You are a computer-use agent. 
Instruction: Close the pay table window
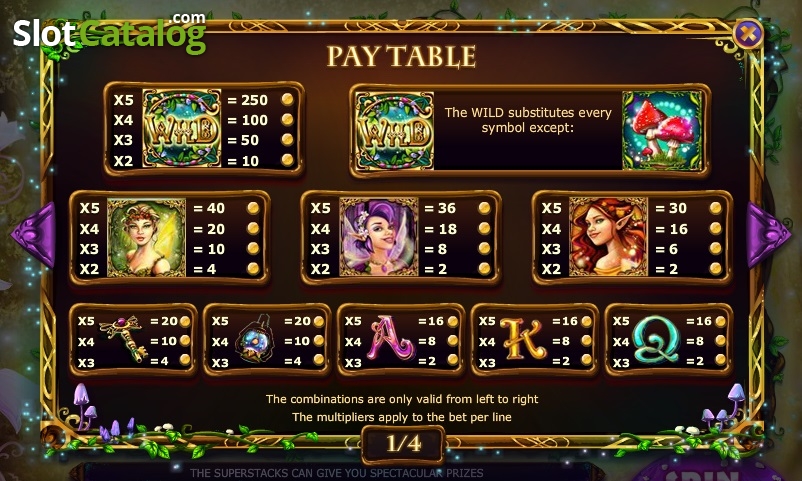[x=748, y=34]
